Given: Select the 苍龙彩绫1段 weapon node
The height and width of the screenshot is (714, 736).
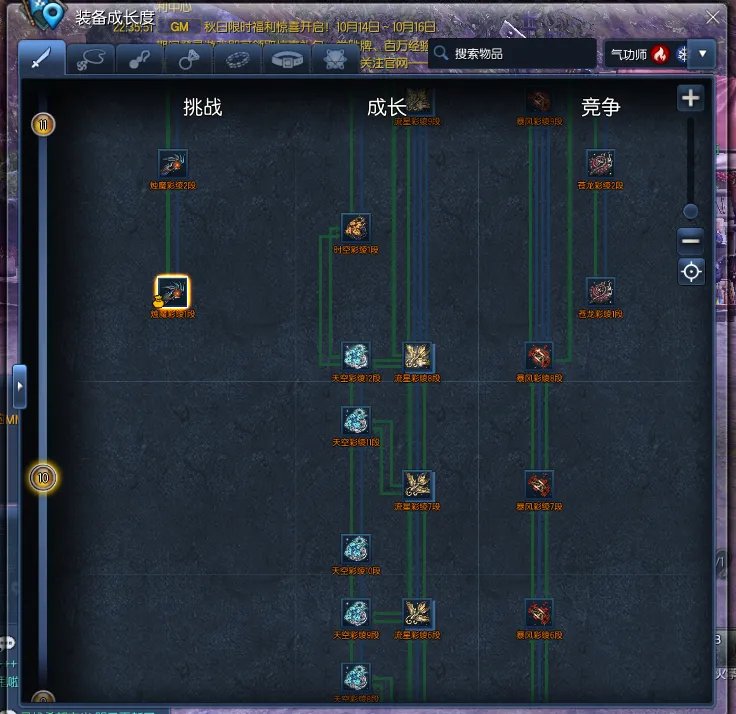Looking at the screenshot, I should point(600,292).
